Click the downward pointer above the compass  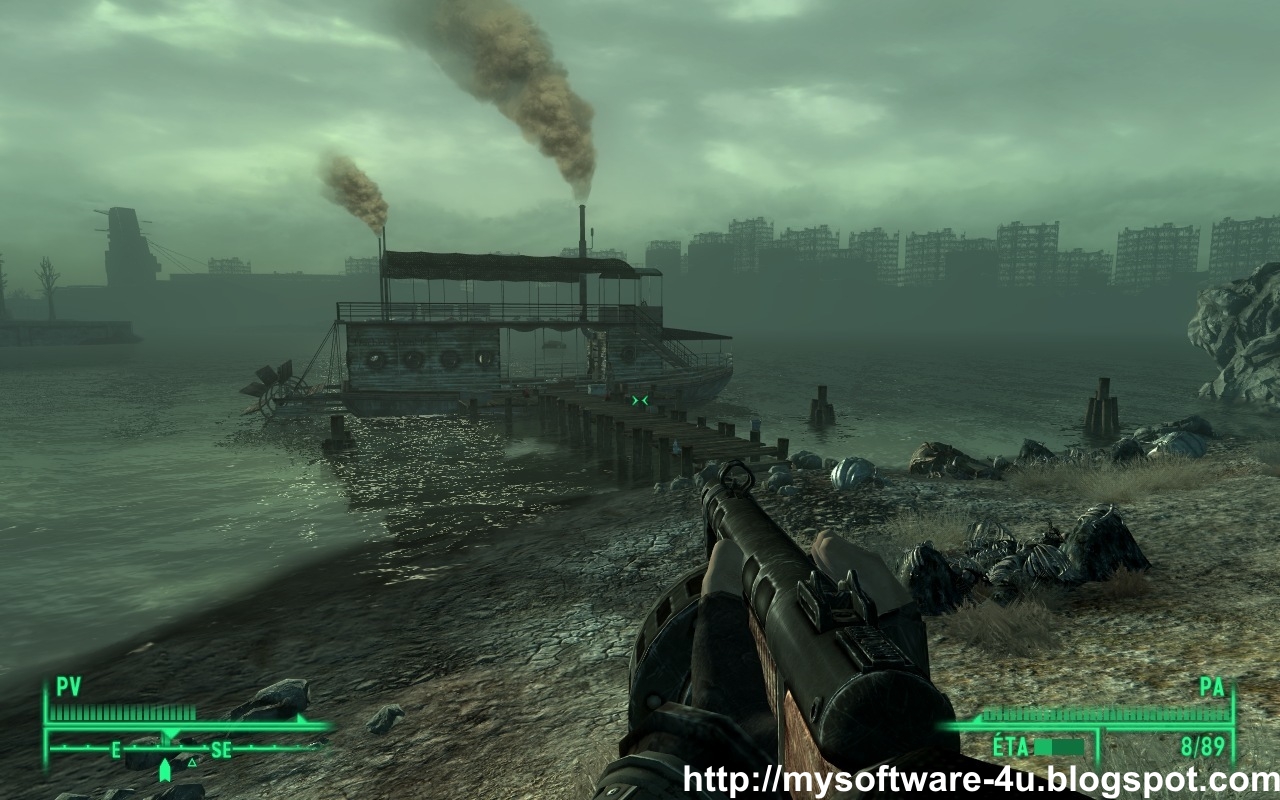click(x=170, y=733)
